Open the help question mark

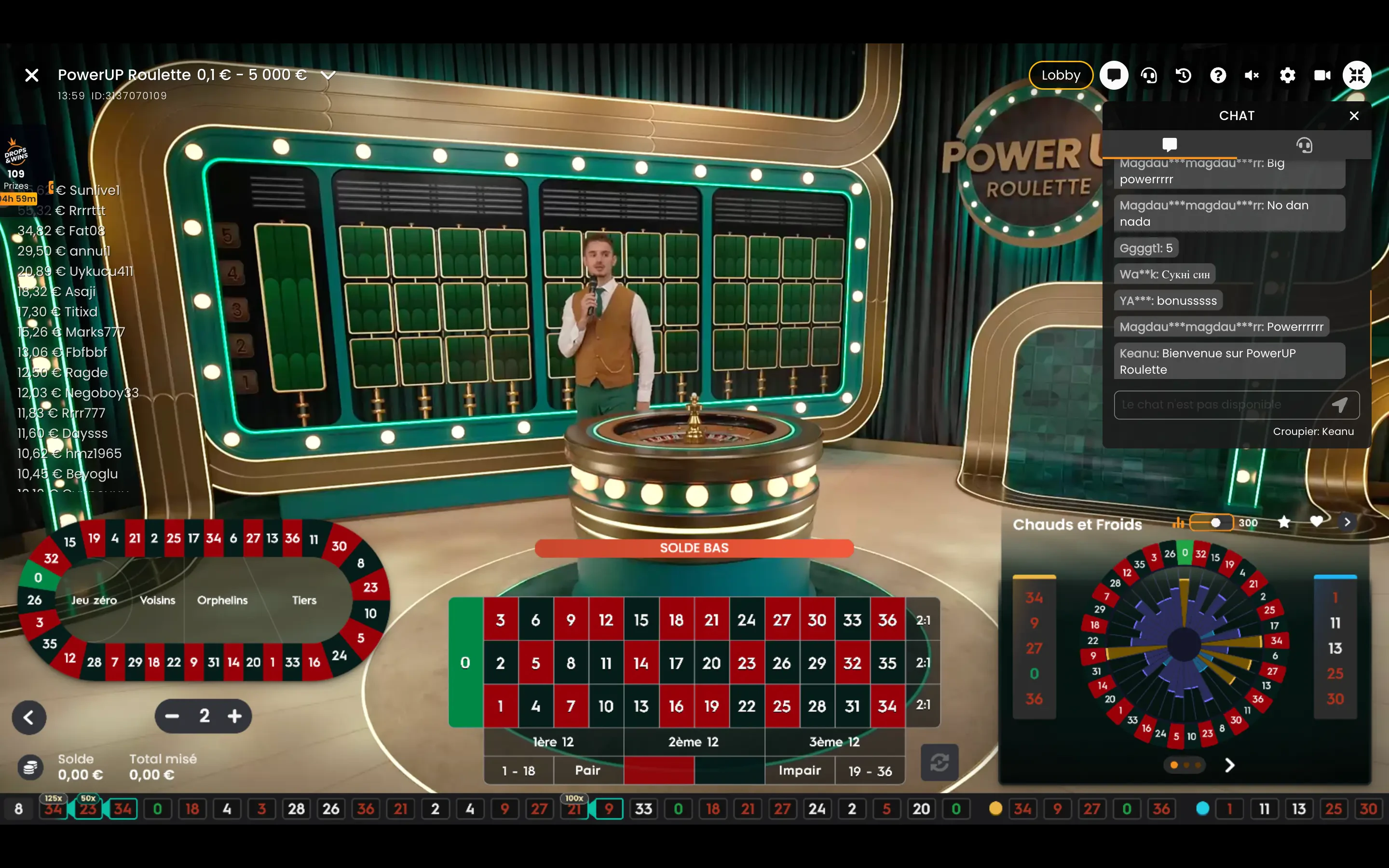pos(1218,75)
